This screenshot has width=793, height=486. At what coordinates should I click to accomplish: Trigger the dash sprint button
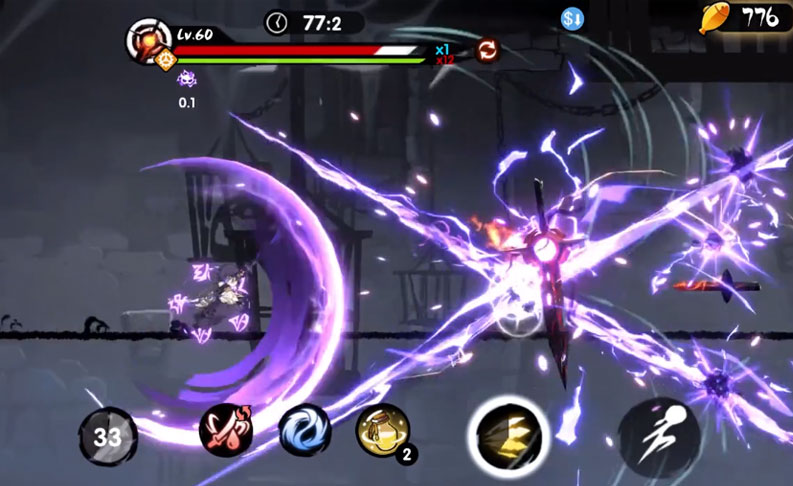(x=658, y=435)
